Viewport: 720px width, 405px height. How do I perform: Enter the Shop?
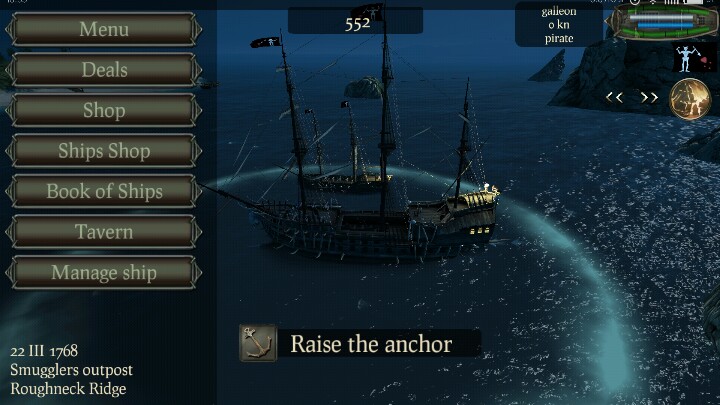(x=104, y=110)
